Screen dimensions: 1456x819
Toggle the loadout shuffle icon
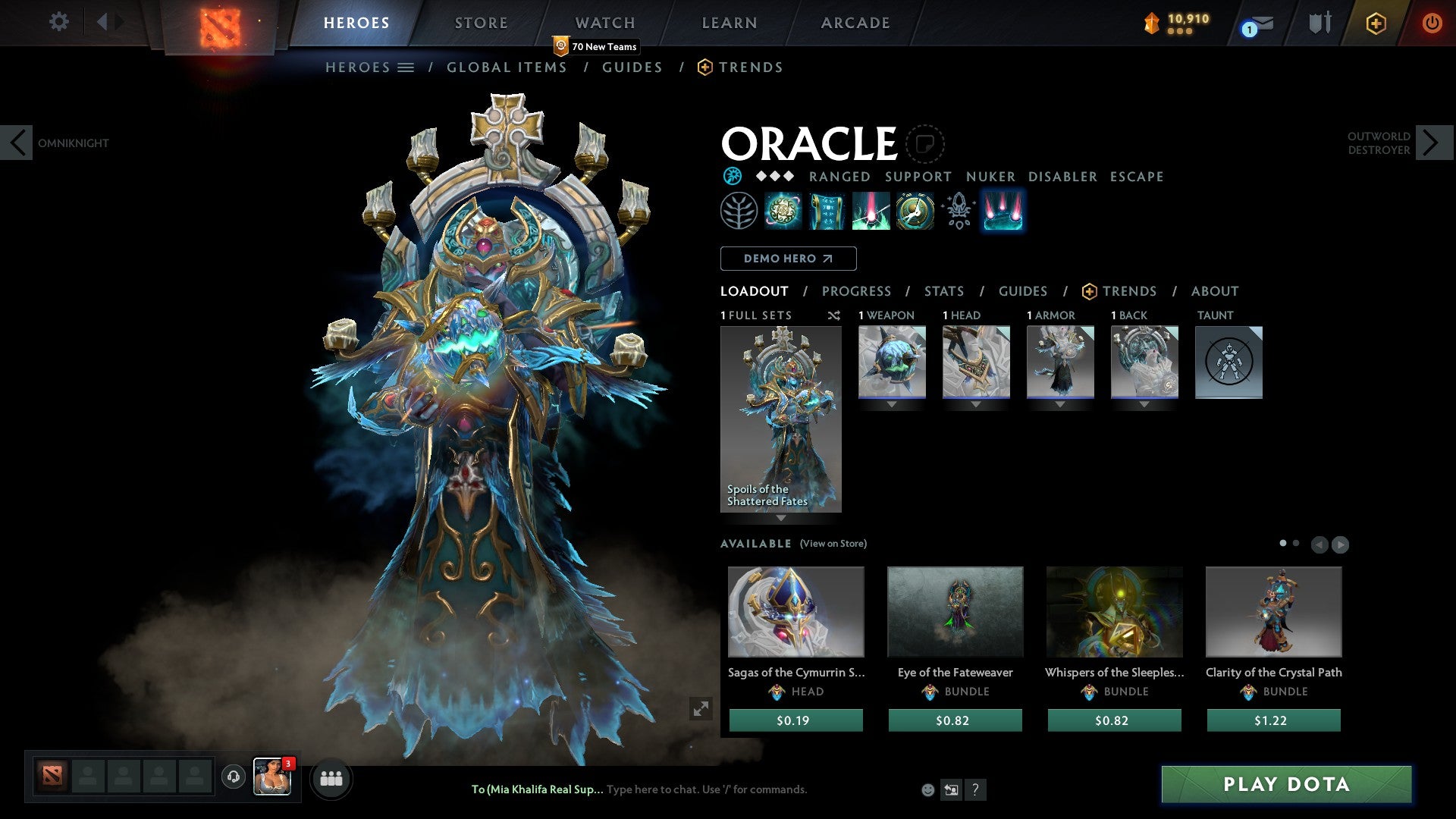[x=833, y=315]
